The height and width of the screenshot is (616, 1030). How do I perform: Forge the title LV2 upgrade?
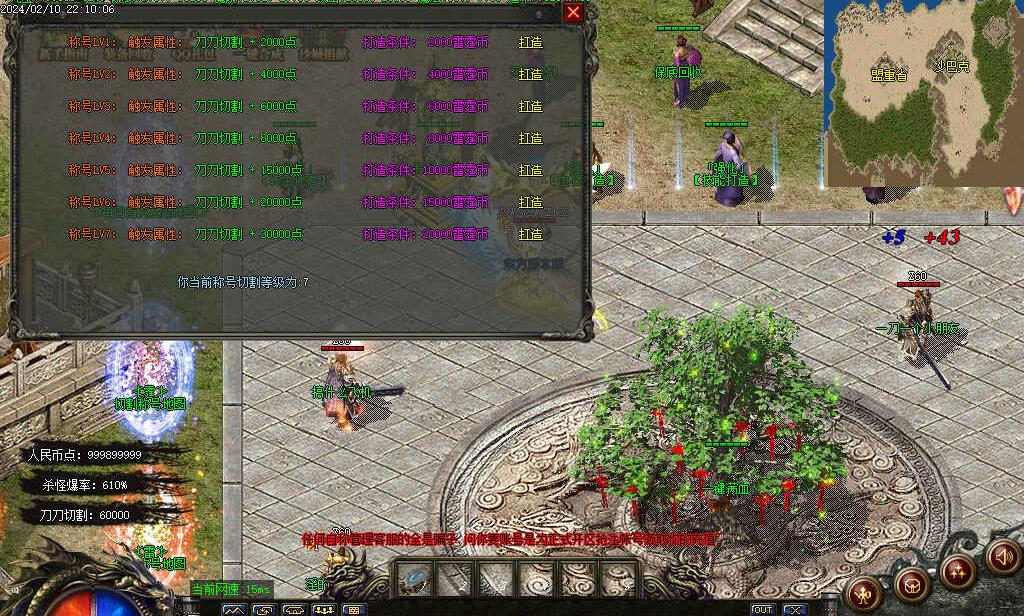coord(530,74)
